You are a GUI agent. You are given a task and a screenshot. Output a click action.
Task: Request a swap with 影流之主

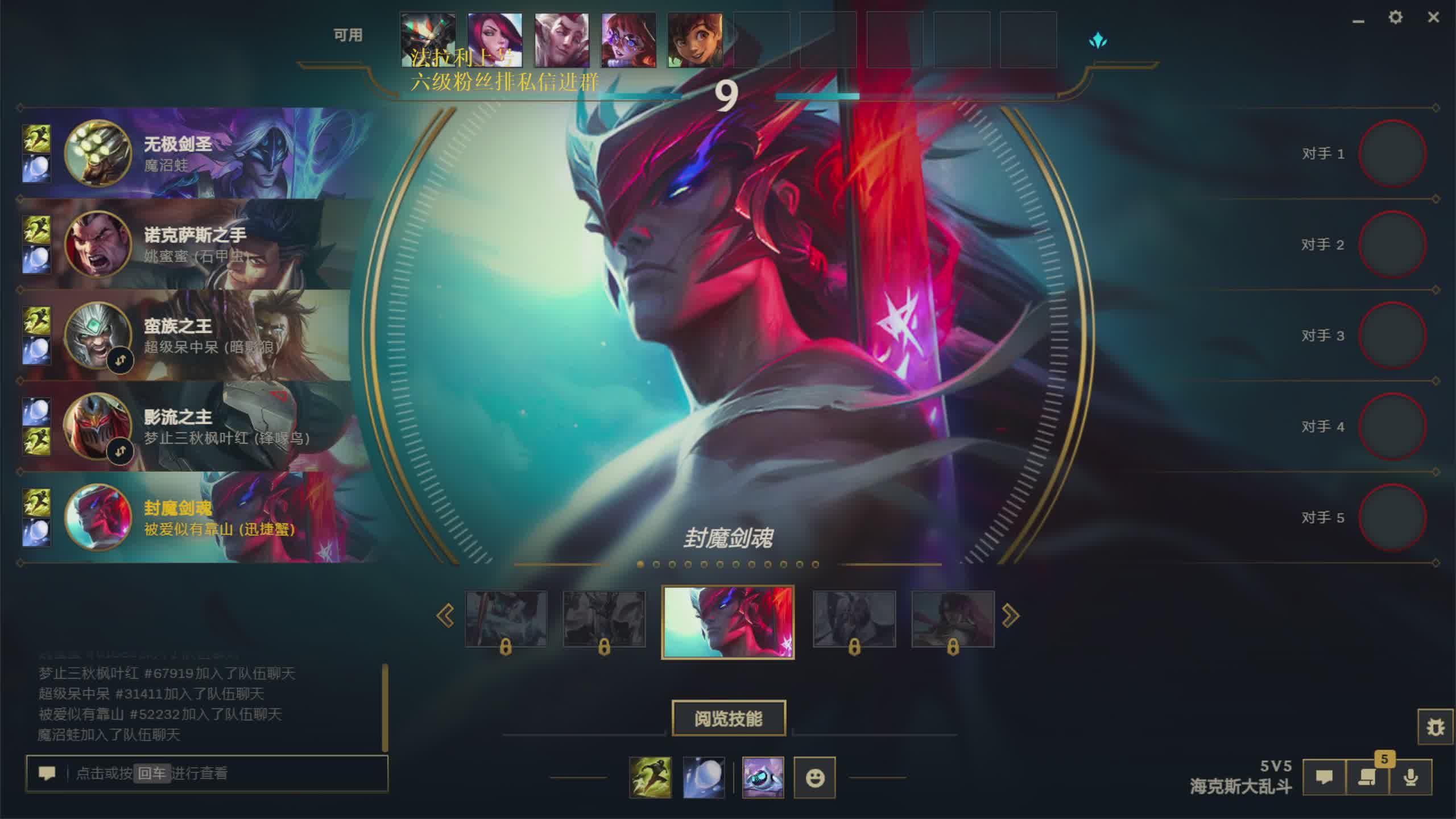pos(120,451)
